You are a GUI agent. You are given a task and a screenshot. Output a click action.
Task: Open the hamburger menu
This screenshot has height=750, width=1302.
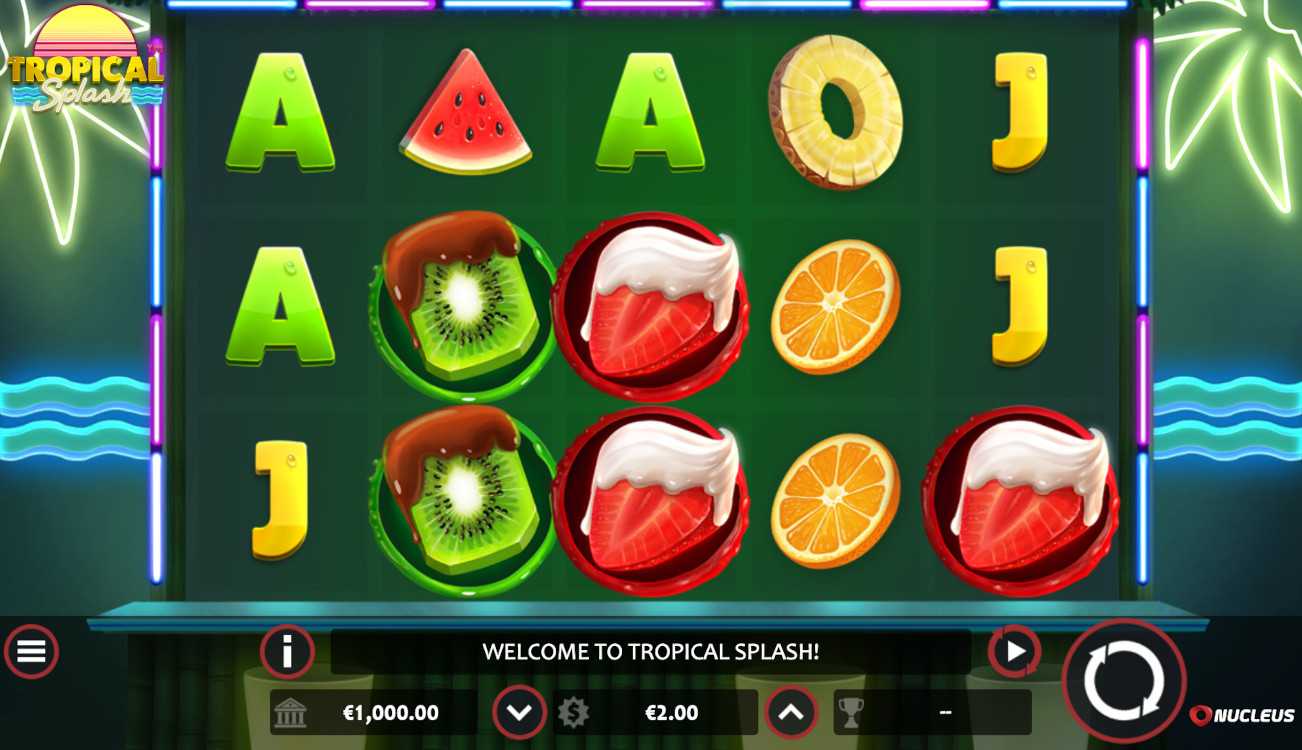click(31, 652)
